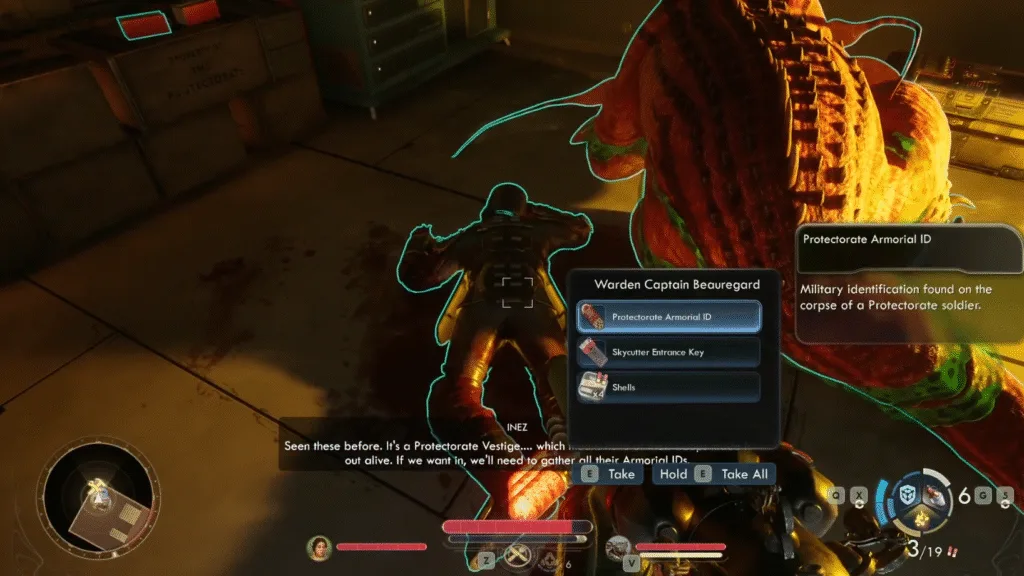Select the female companion portrait
This screenshot has width=1024, height=576.
[x=319, y=547]
